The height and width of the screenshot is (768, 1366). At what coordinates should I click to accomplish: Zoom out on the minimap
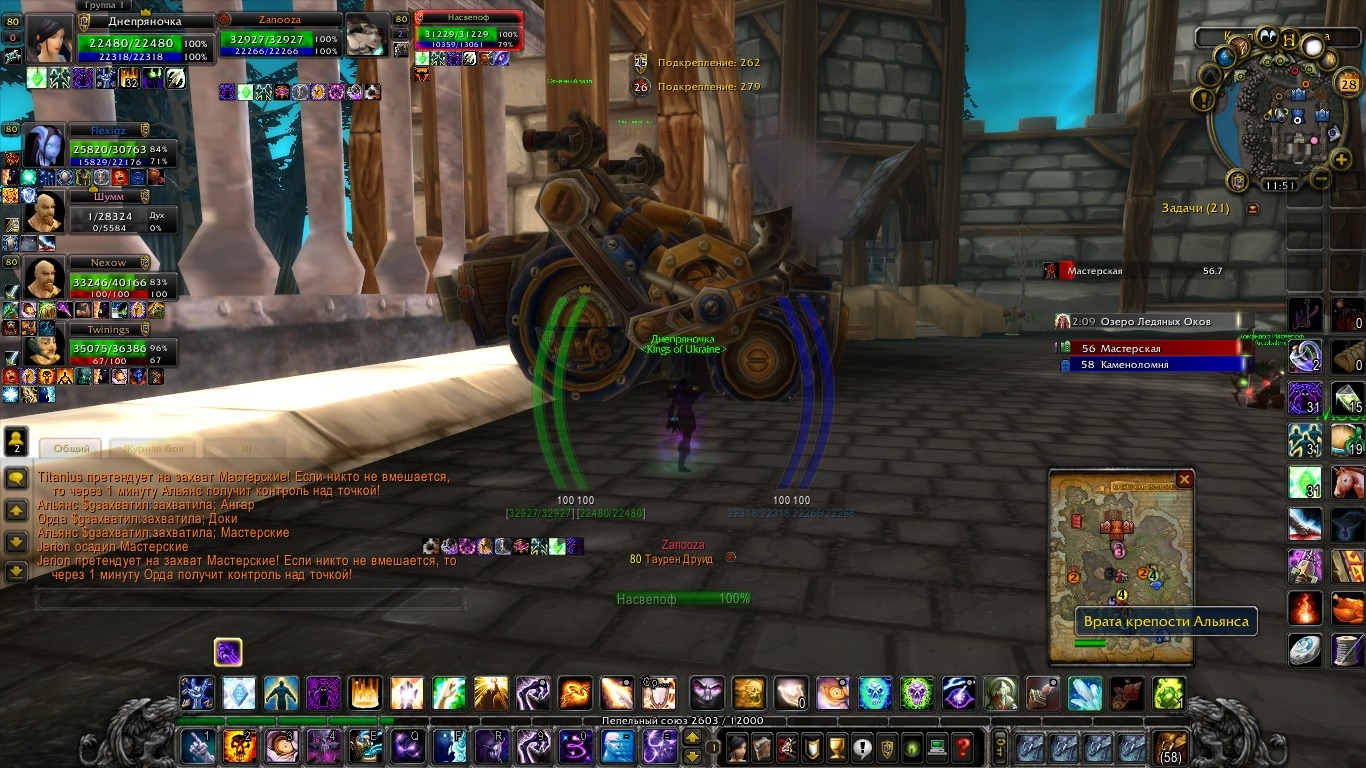click(x=1320, y=180)
